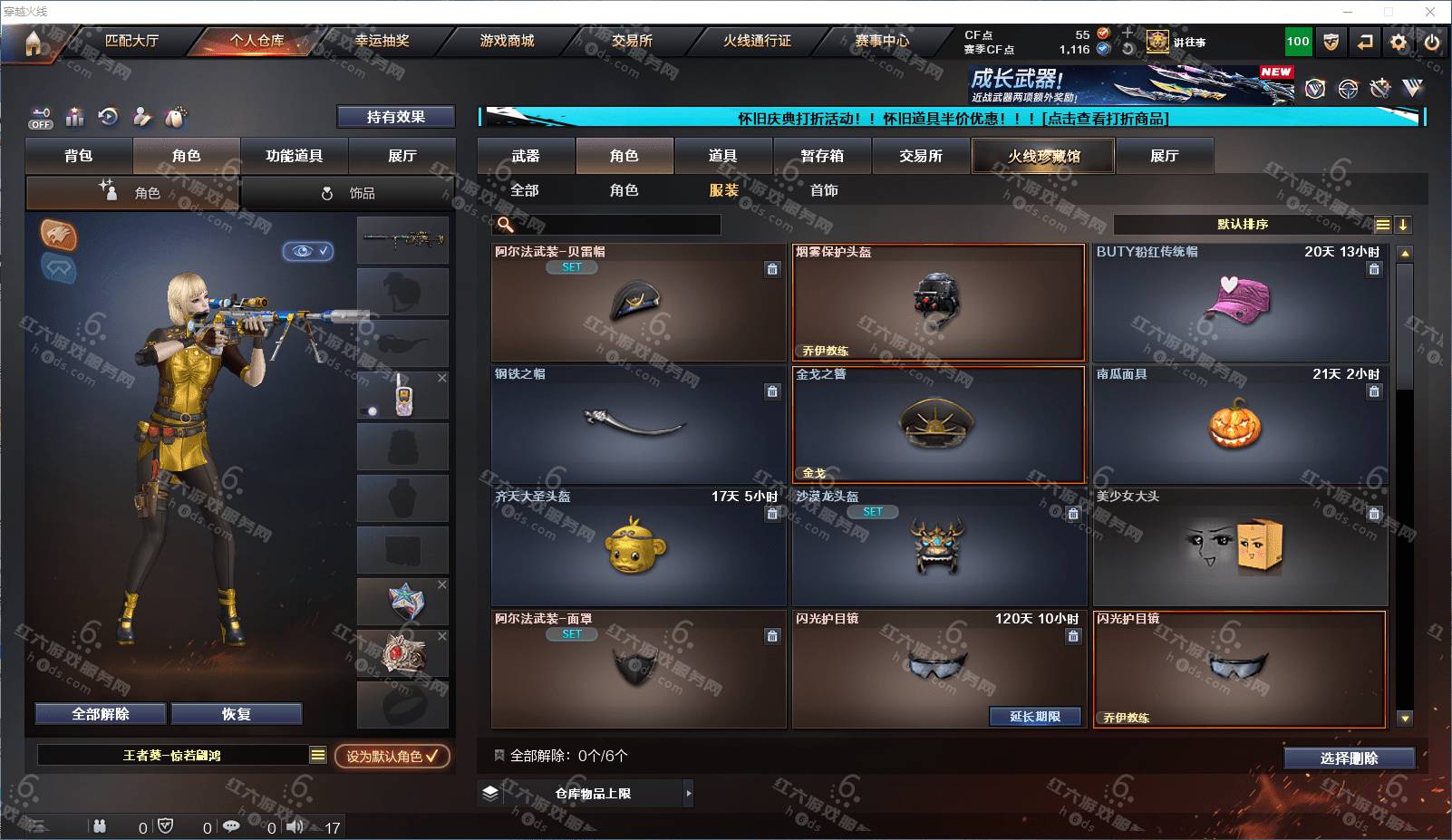The width and height of the screenshot is (1452, 840).
Task: Switch to the 武器 tab
Action: [x=526, y=156]
